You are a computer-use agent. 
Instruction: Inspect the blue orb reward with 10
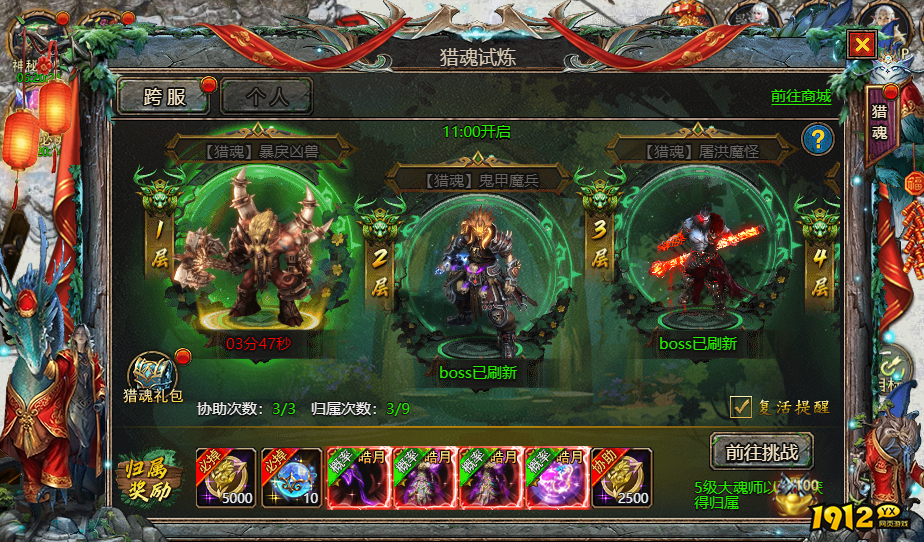coord(291,478)
